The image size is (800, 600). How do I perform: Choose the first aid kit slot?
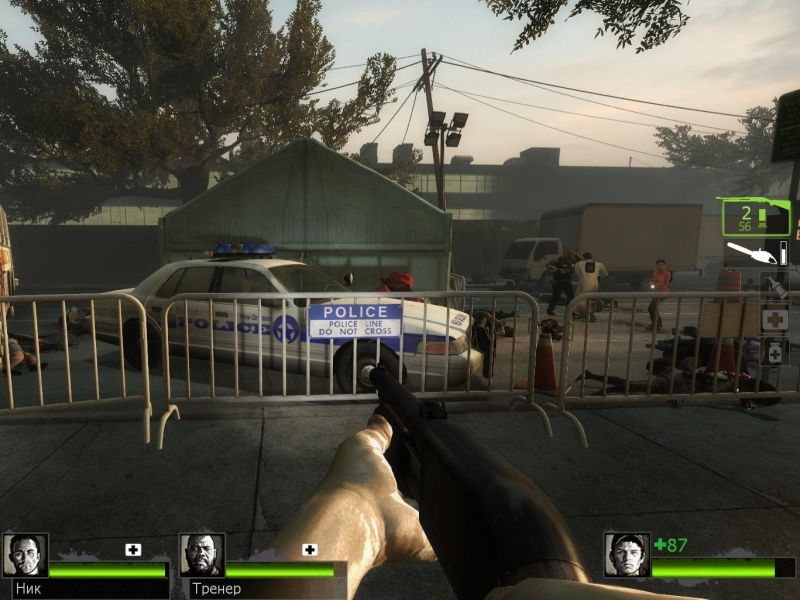[775, 320]
